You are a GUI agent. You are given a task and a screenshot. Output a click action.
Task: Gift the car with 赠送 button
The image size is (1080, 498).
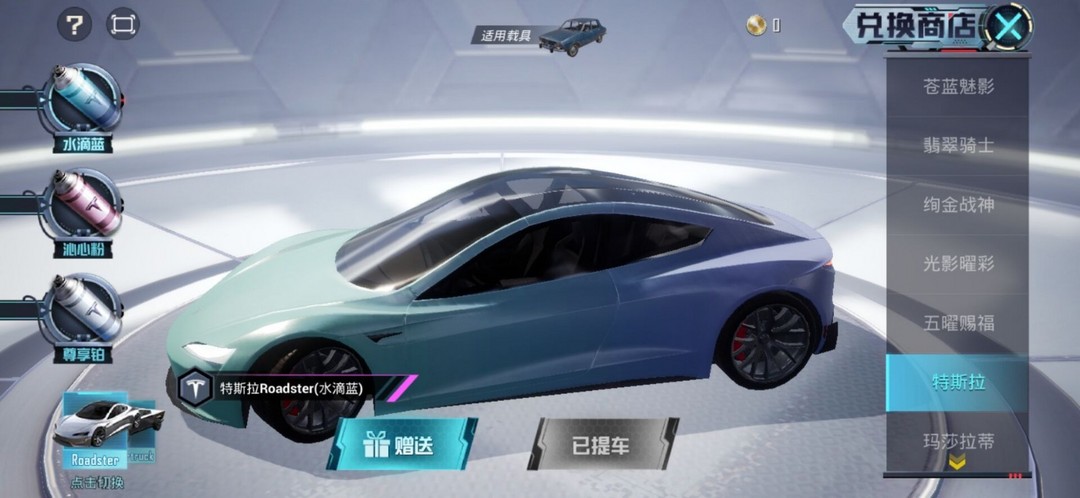tap(402, 445)
